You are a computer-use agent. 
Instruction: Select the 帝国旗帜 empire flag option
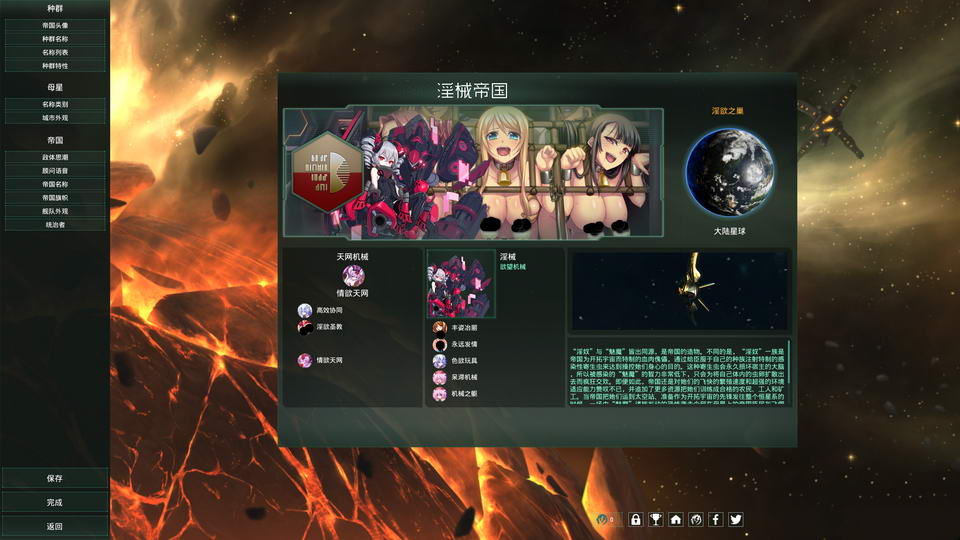[x=55, y=198]
